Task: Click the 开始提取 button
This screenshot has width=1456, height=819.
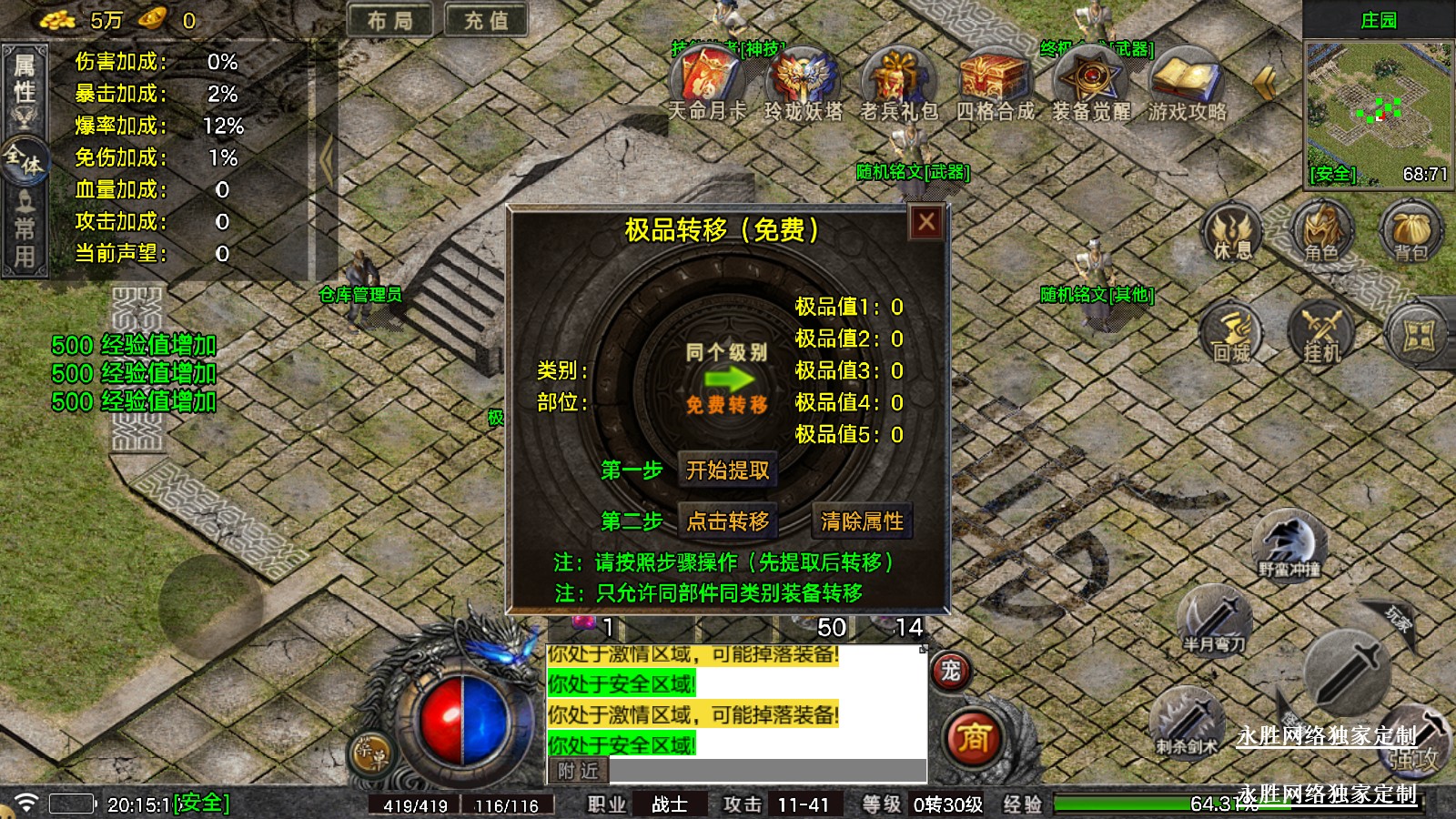Action: point(727,470)
